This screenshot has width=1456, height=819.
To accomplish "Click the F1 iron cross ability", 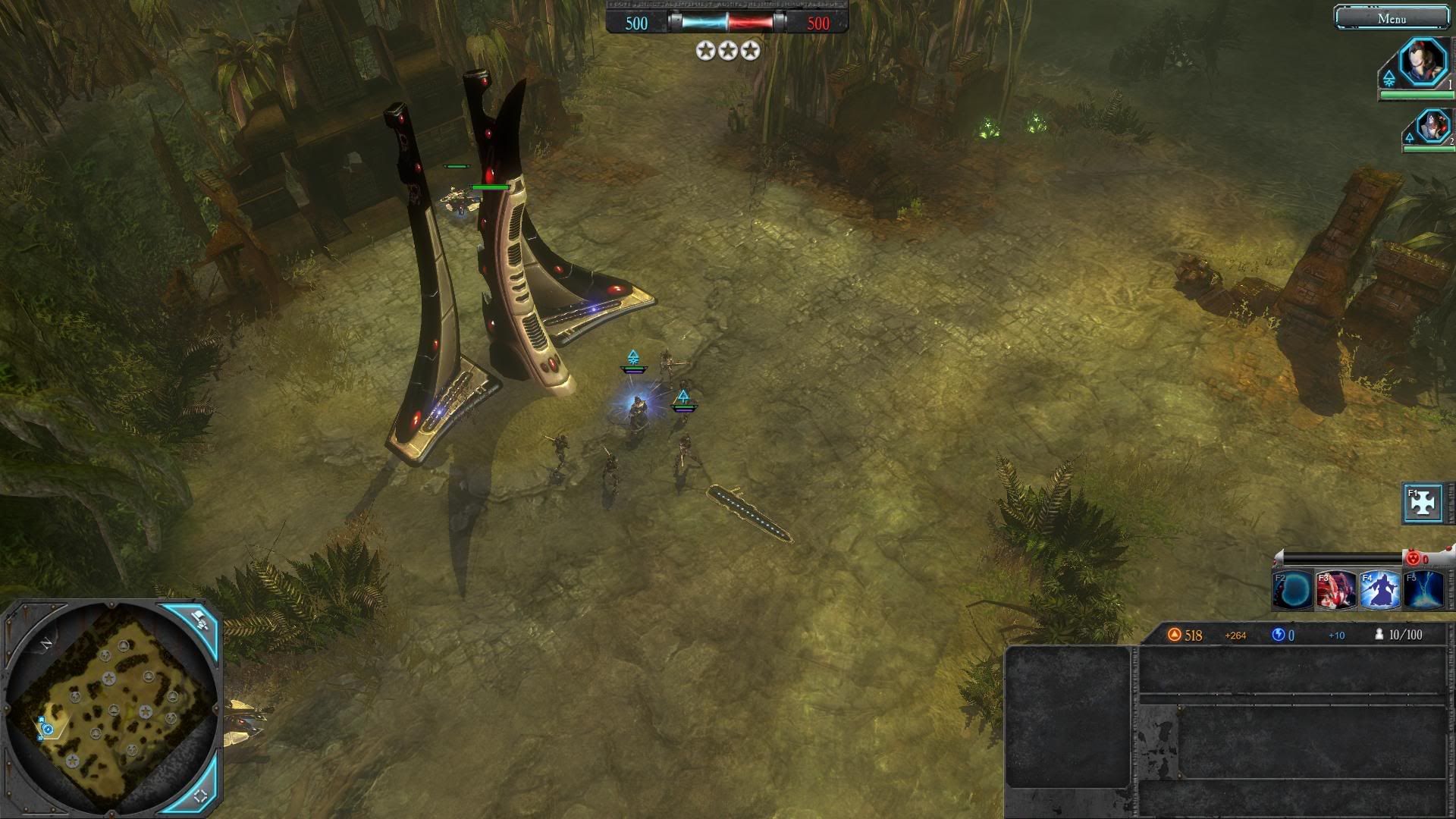I will [x=1423, y=503].
